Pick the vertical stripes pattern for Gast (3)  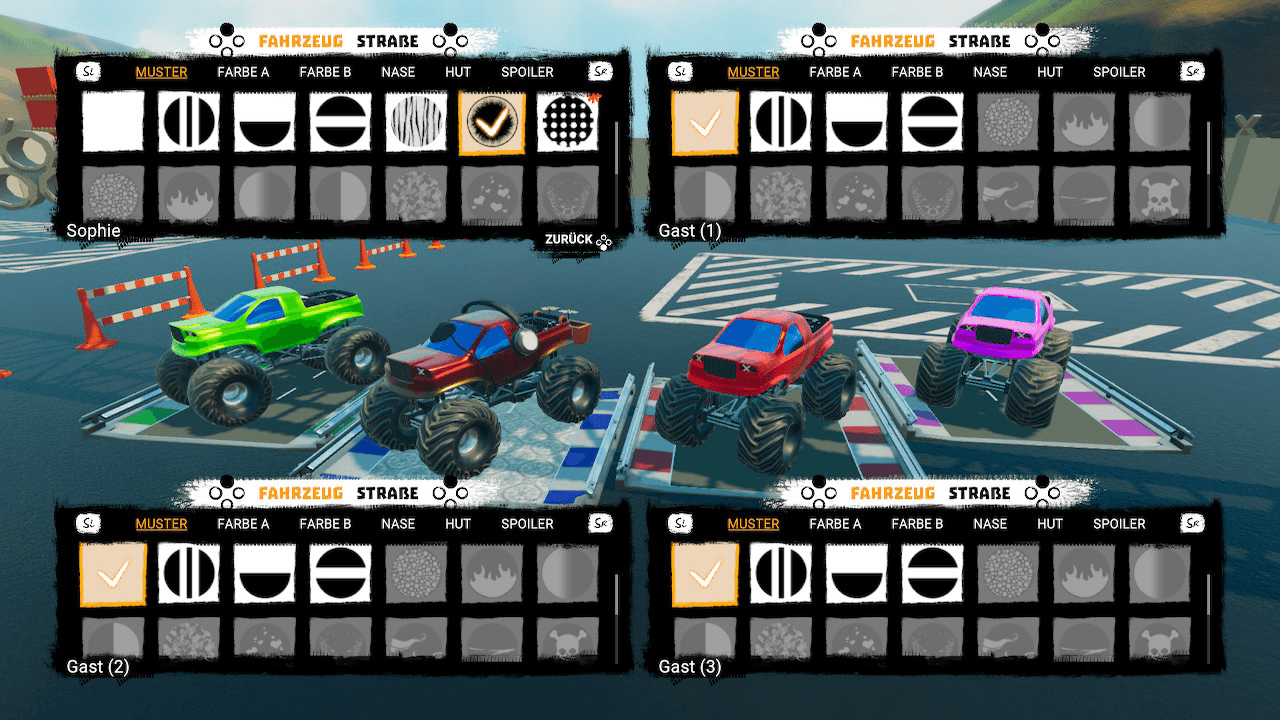[781, 574]
